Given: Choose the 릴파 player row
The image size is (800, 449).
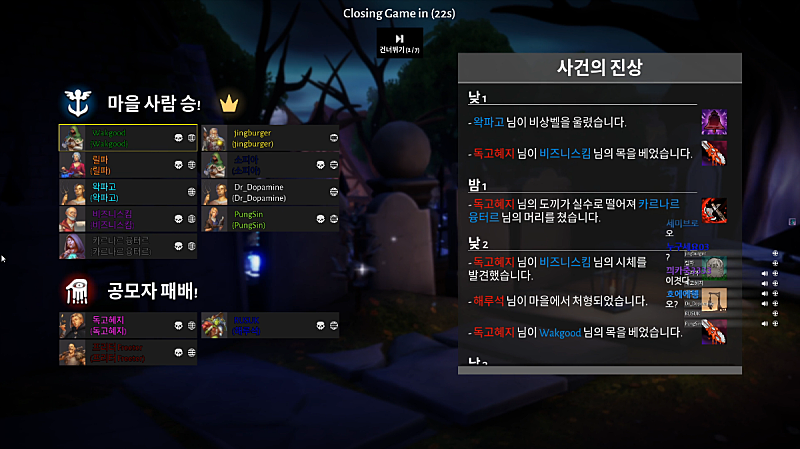Looking at the screenshot, I should coord(128,165).
